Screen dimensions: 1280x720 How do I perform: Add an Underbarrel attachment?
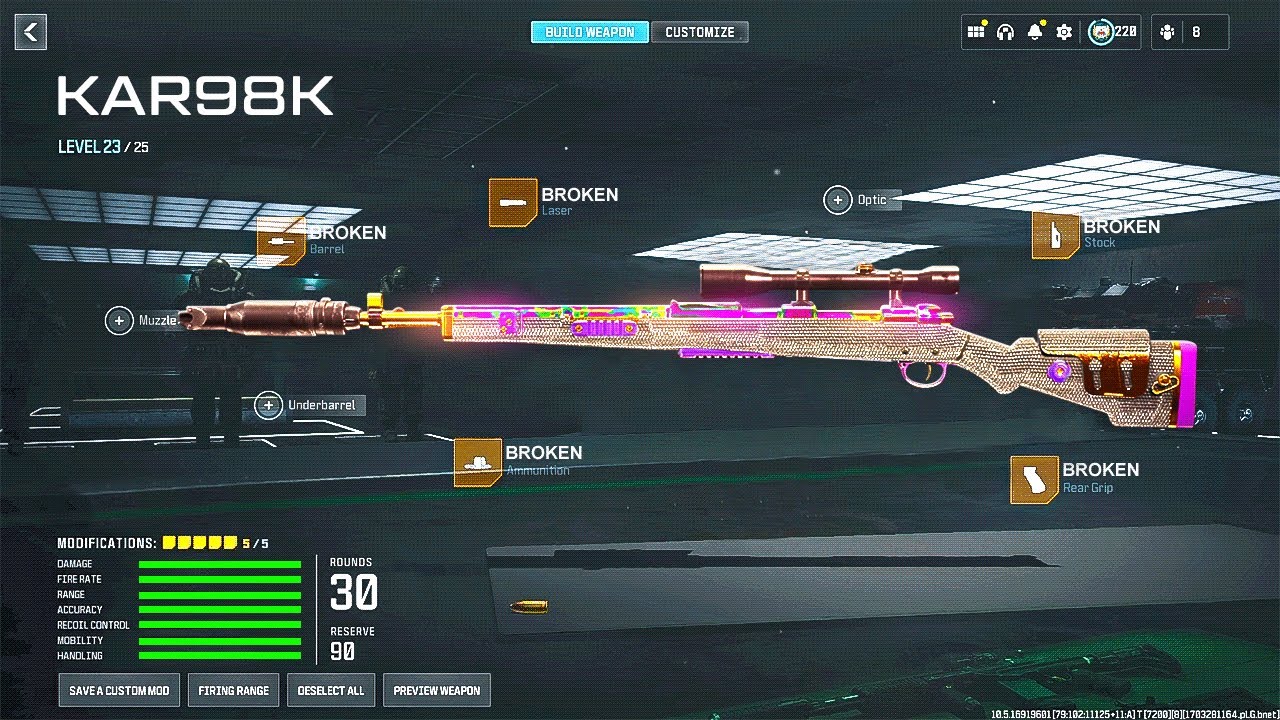[x=268, y=405]
